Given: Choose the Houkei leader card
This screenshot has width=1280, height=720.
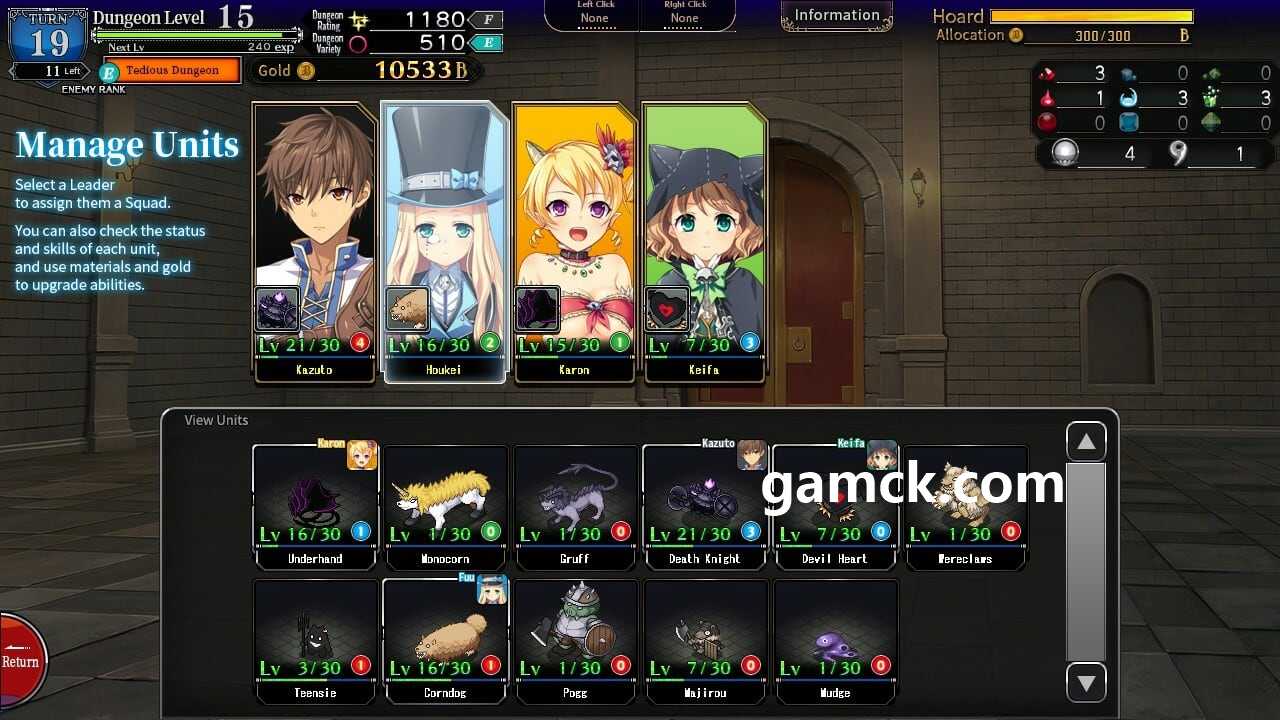Looking at the screenshot, I should pyautogui.click(x=444, y=240).
